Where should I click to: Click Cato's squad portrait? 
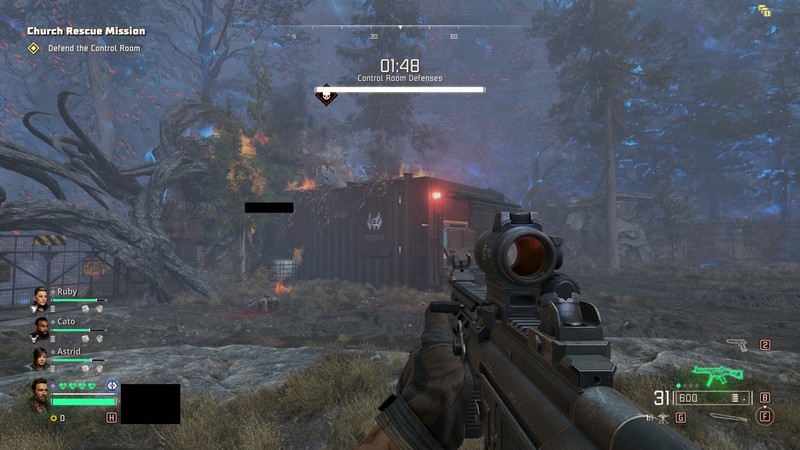click(x=41, y=327)
